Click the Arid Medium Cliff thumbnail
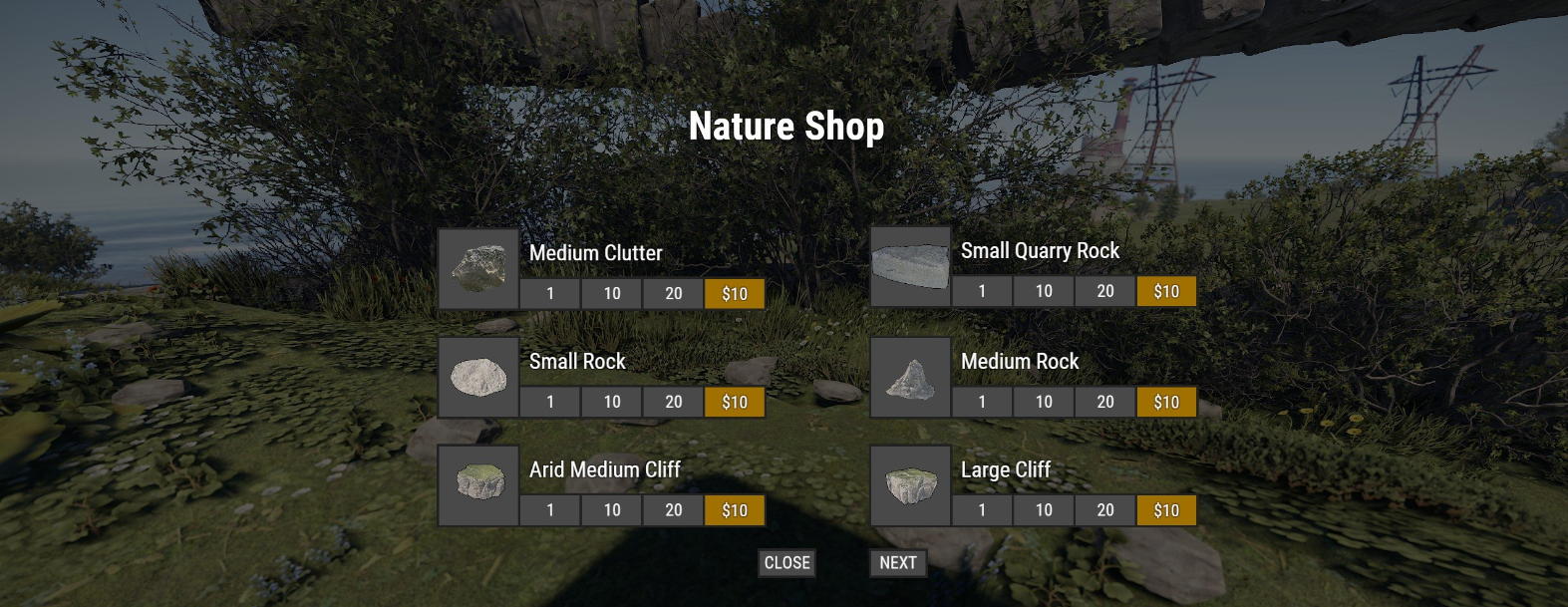 (x=478, y=485)
